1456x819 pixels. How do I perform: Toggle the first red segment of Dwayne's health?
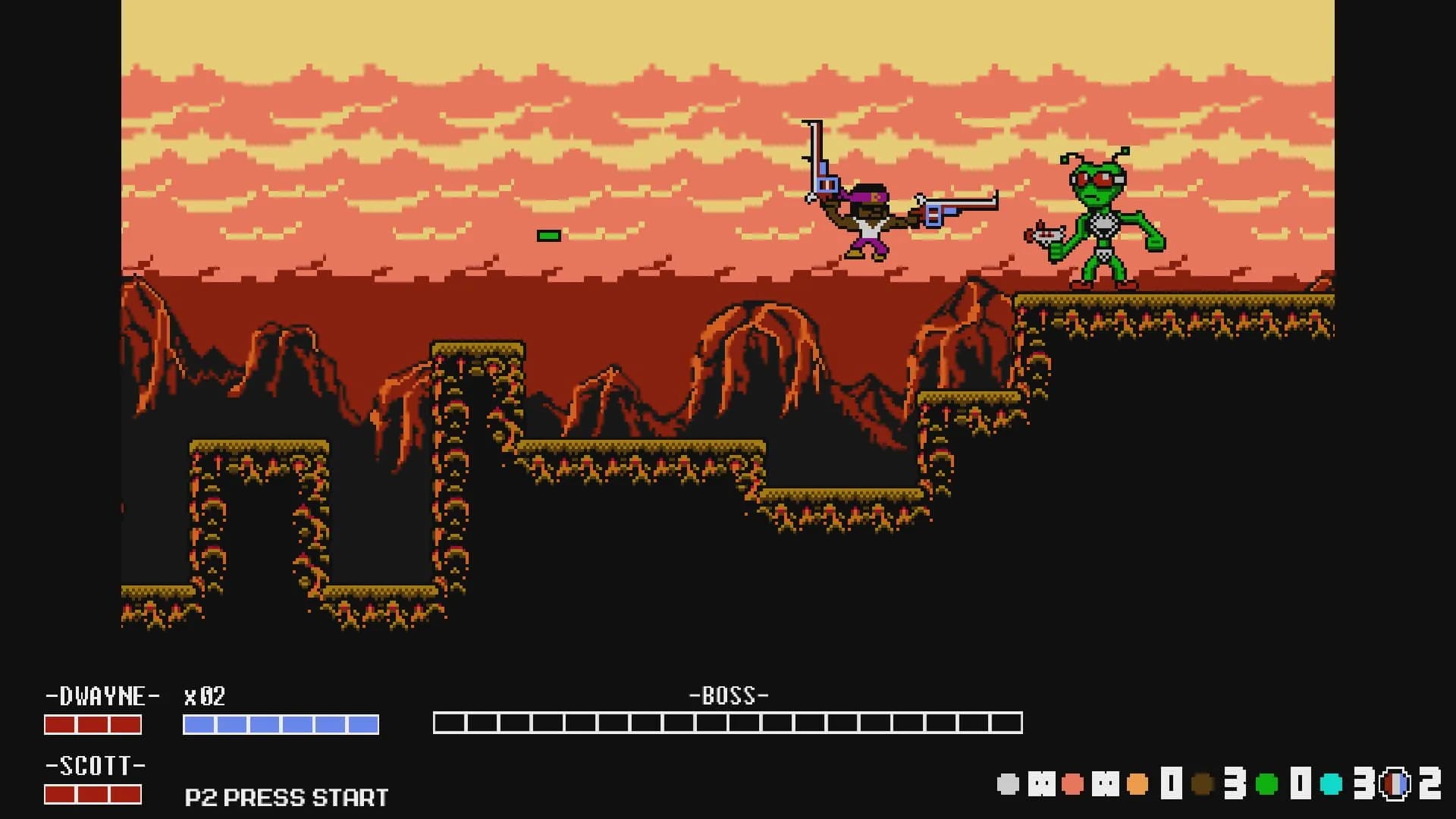(x=62, y=726)
